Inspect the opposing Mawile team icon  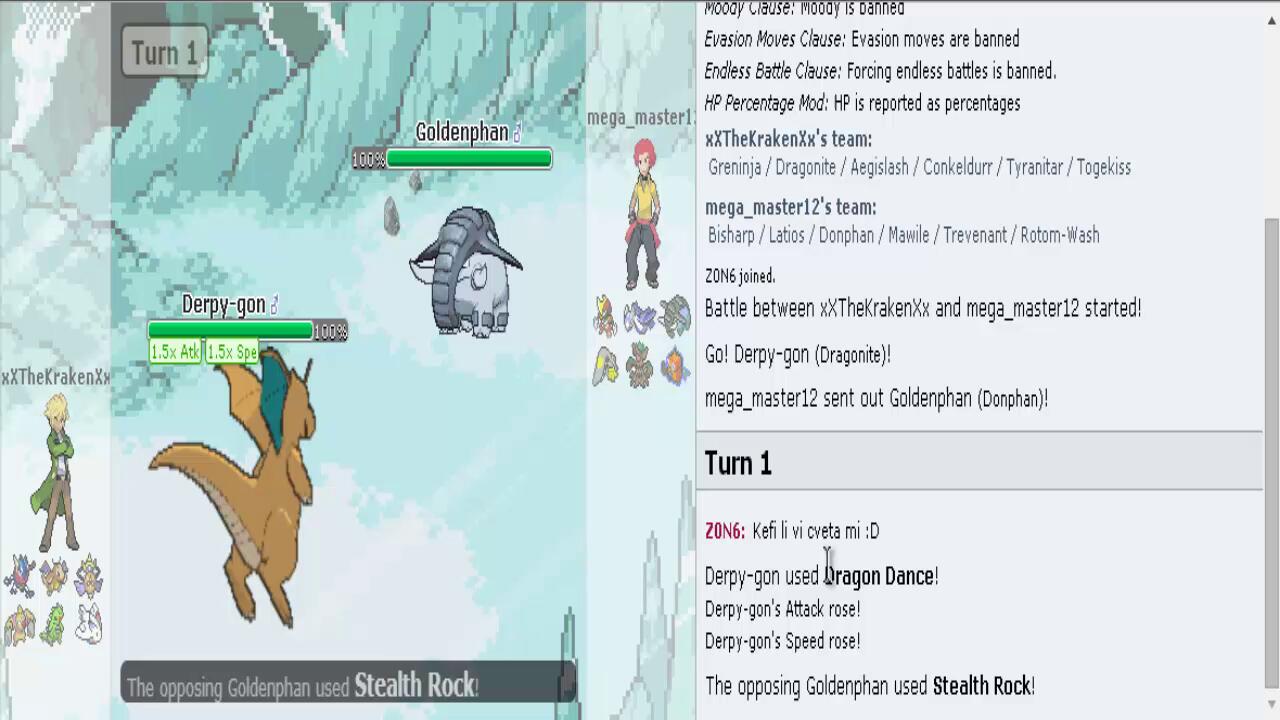[x=606, y=365]
